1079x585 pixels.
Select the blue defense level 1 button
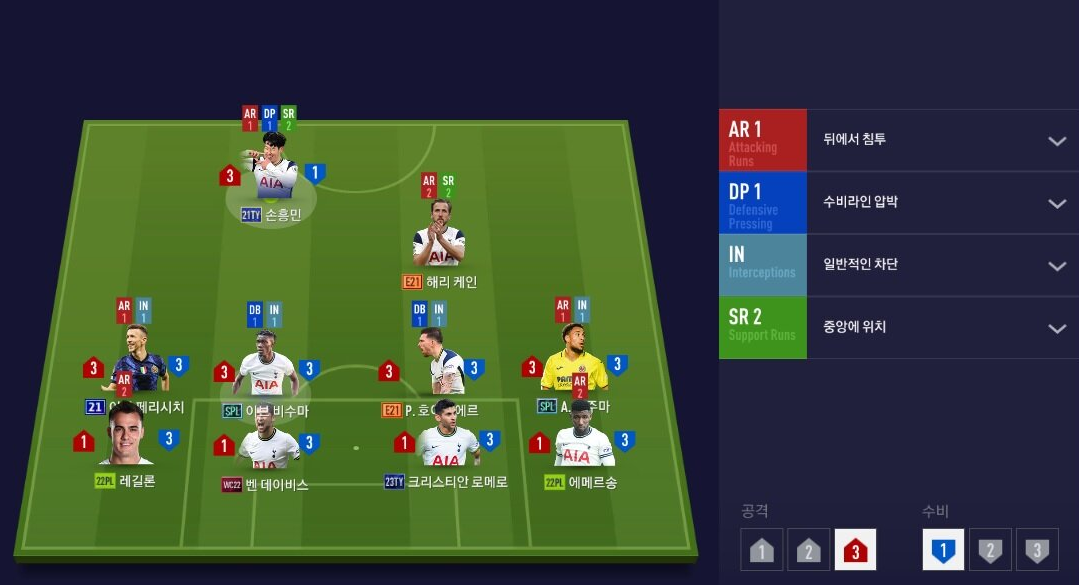point(943,549)
